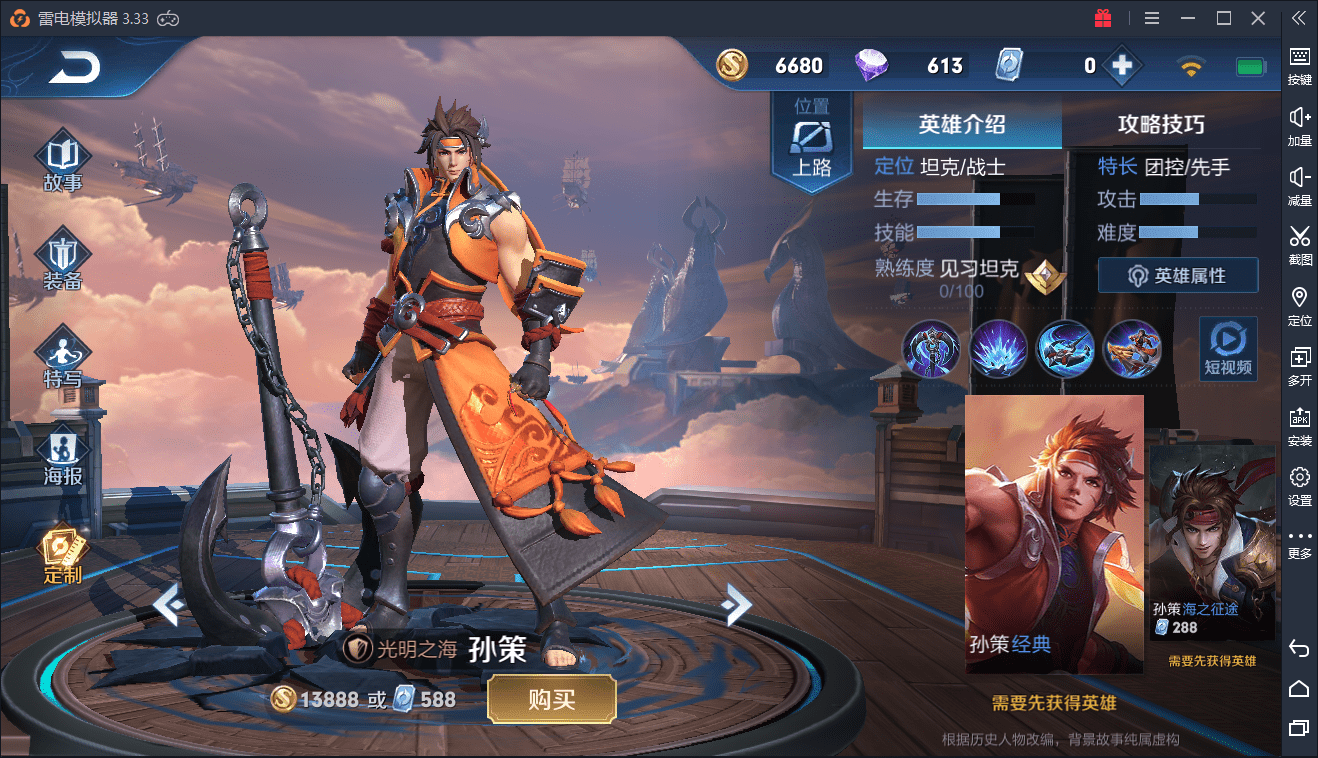Click the 购买 purchase button
Screen dimensions: 1318x758
tap(551, 698)
